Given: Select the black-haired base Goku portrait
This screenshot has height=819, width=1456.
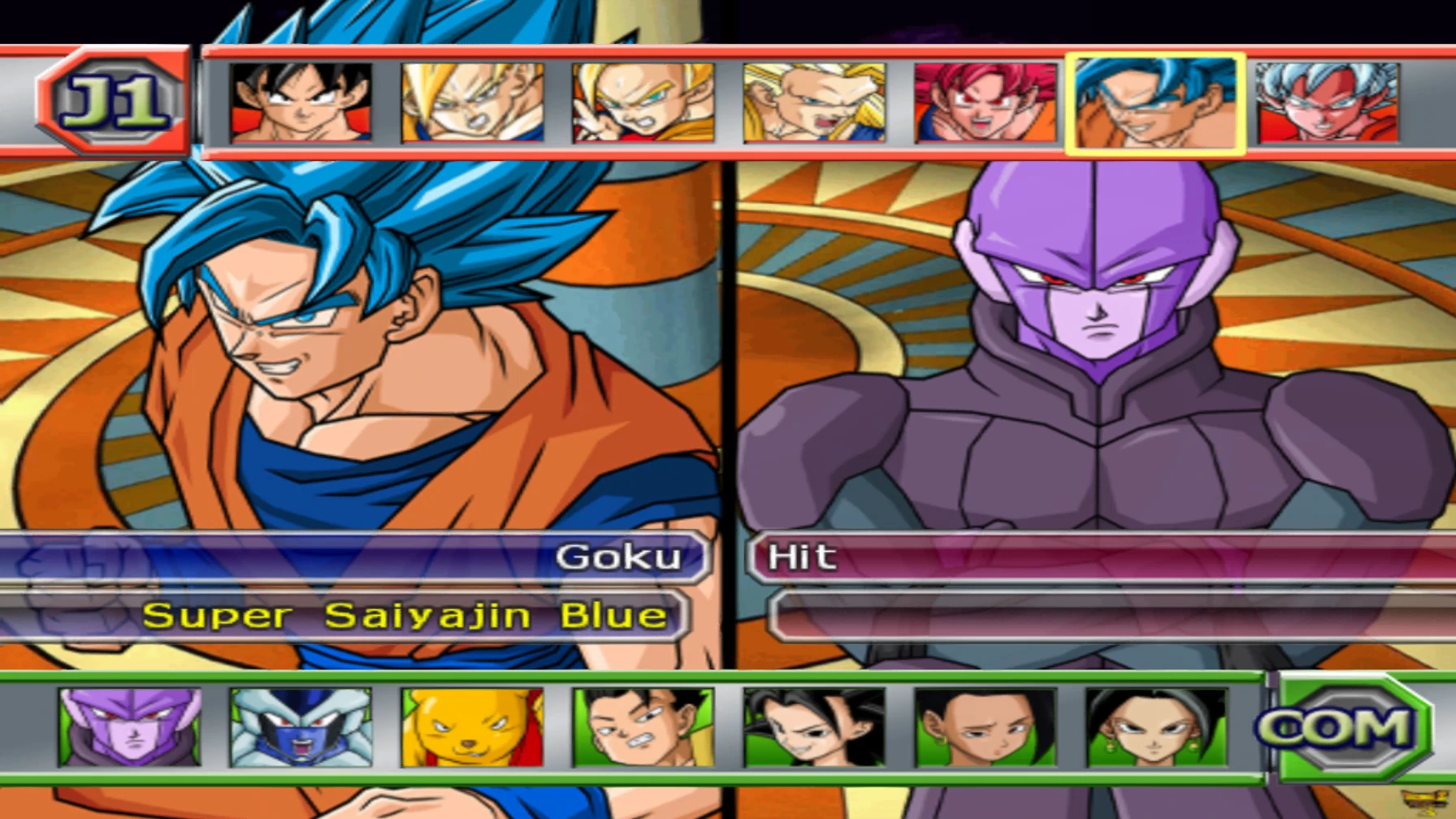Looking at the screenshot, I should tap(301, 103).
